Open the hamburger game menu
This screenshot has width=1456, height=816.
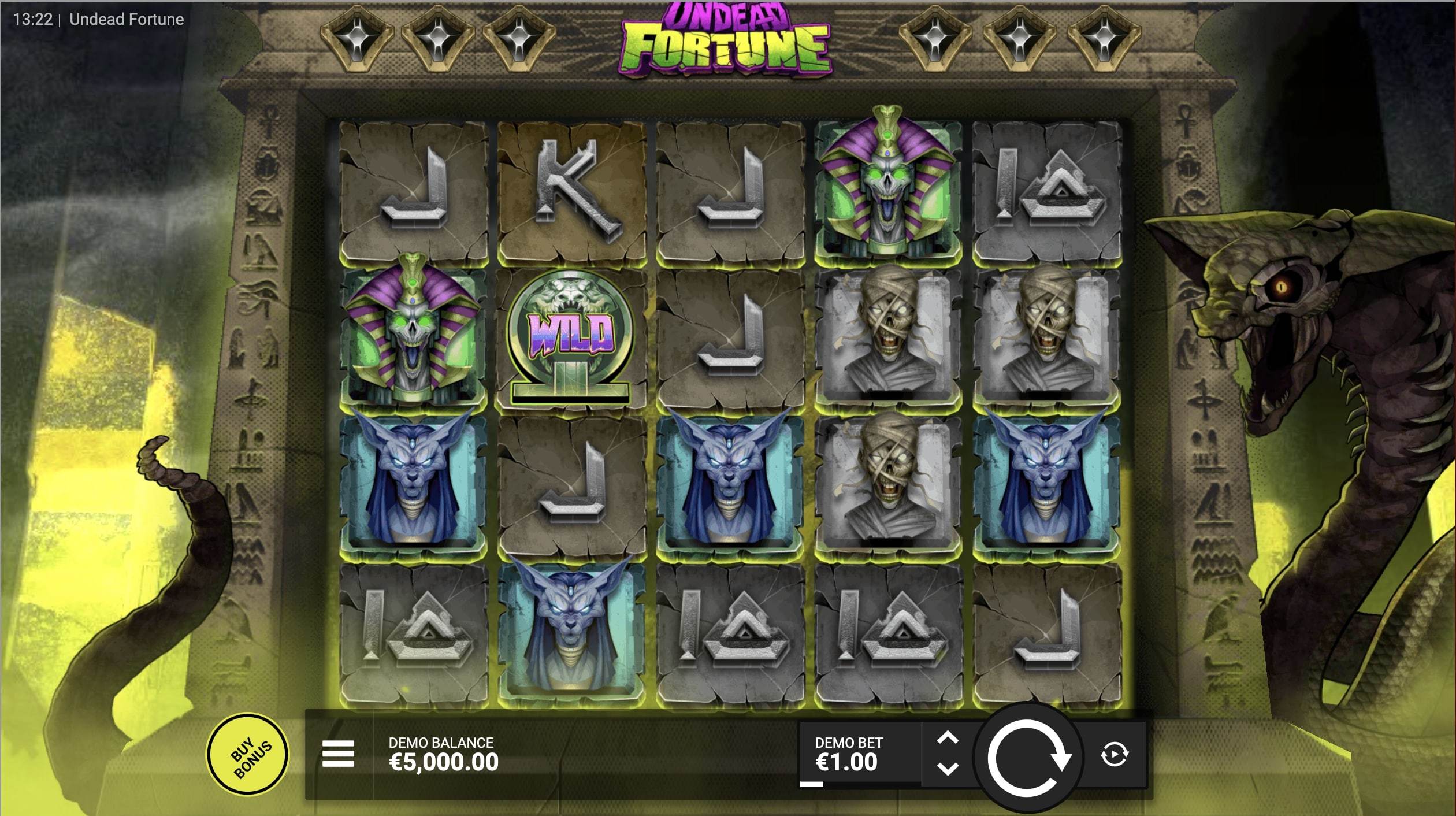click(x=338, y=754)
